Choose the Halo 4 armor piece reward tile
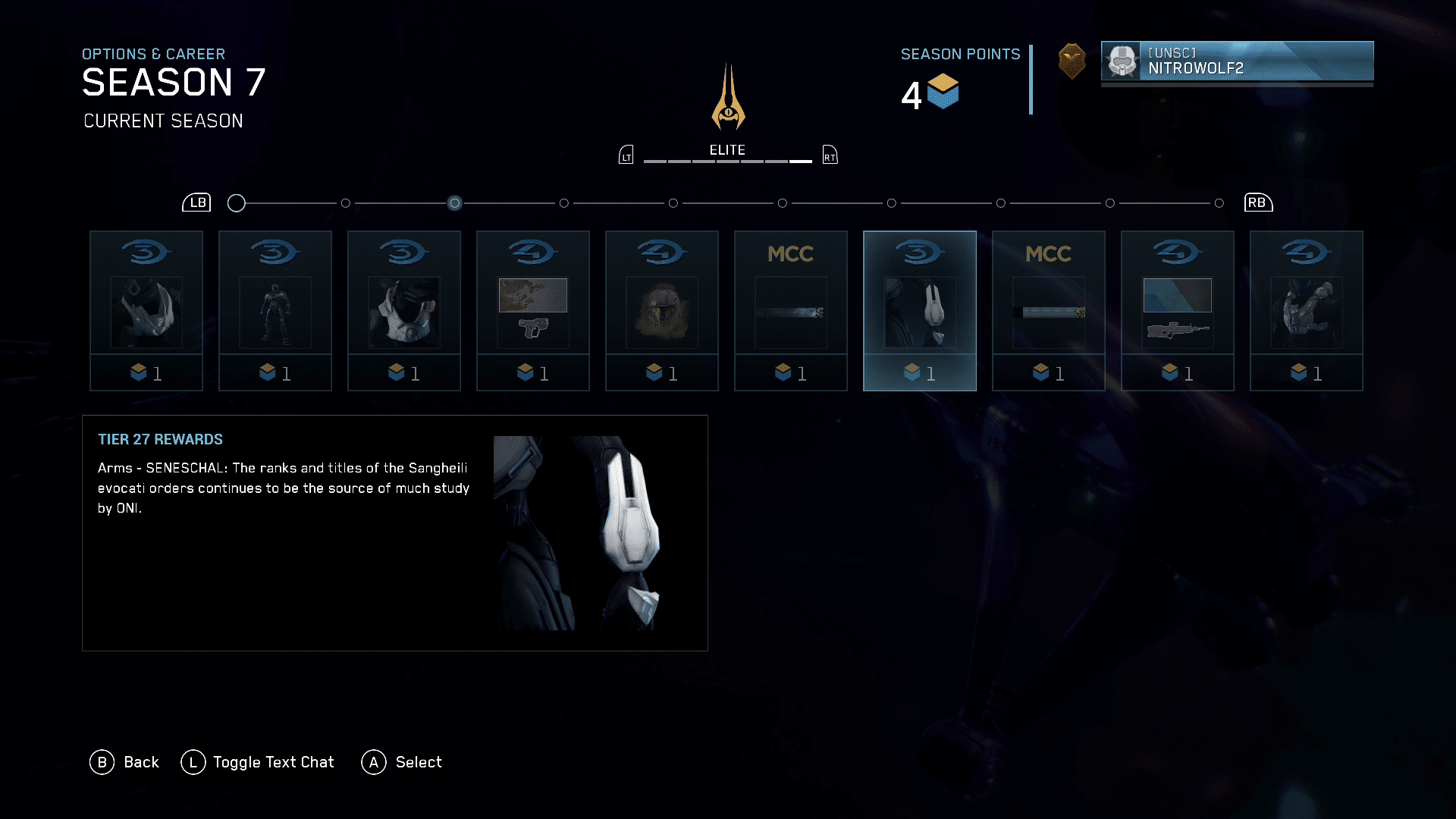Screen dimensions: 1456x819 point(1307,311)
